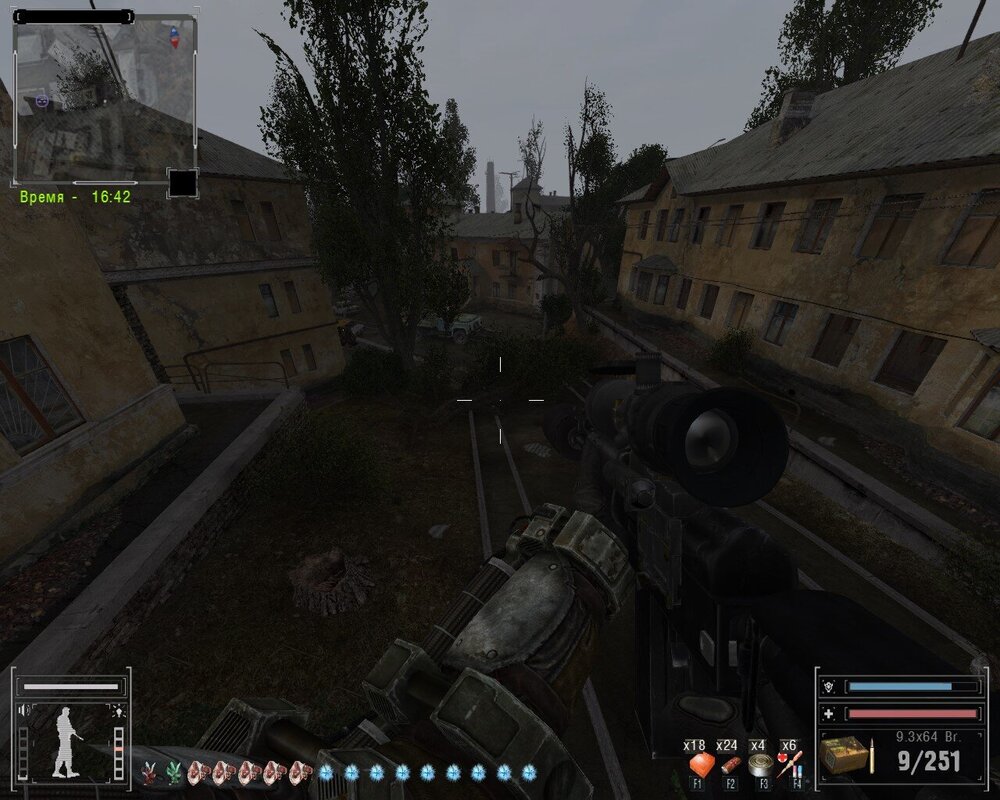This screenshot has height=800, width=1000.
Task: Click the noise speaker indicator icon
Action: pyautogui.click(x=24, y=711)
